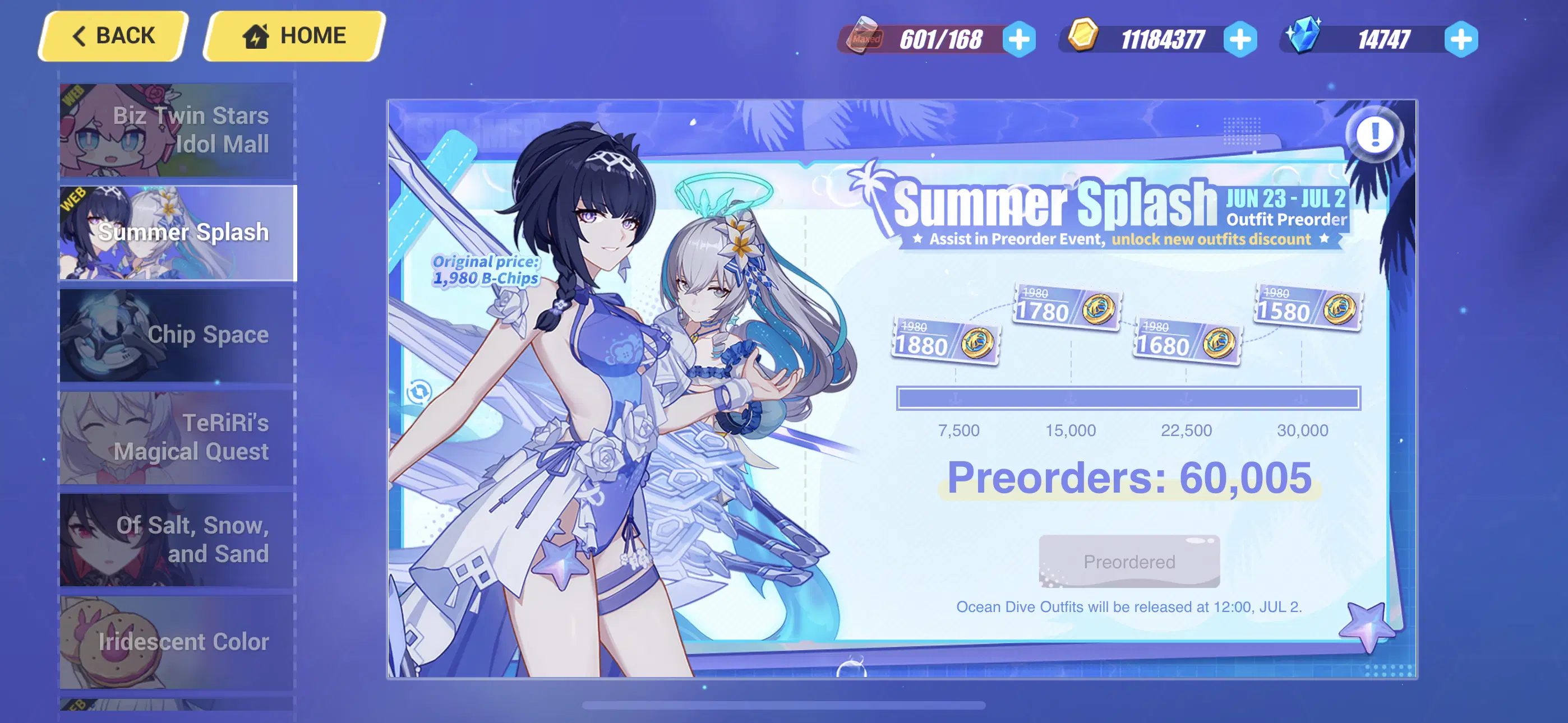
Task: Switch to the Summer Splash event tab
Action: (176, 233)
